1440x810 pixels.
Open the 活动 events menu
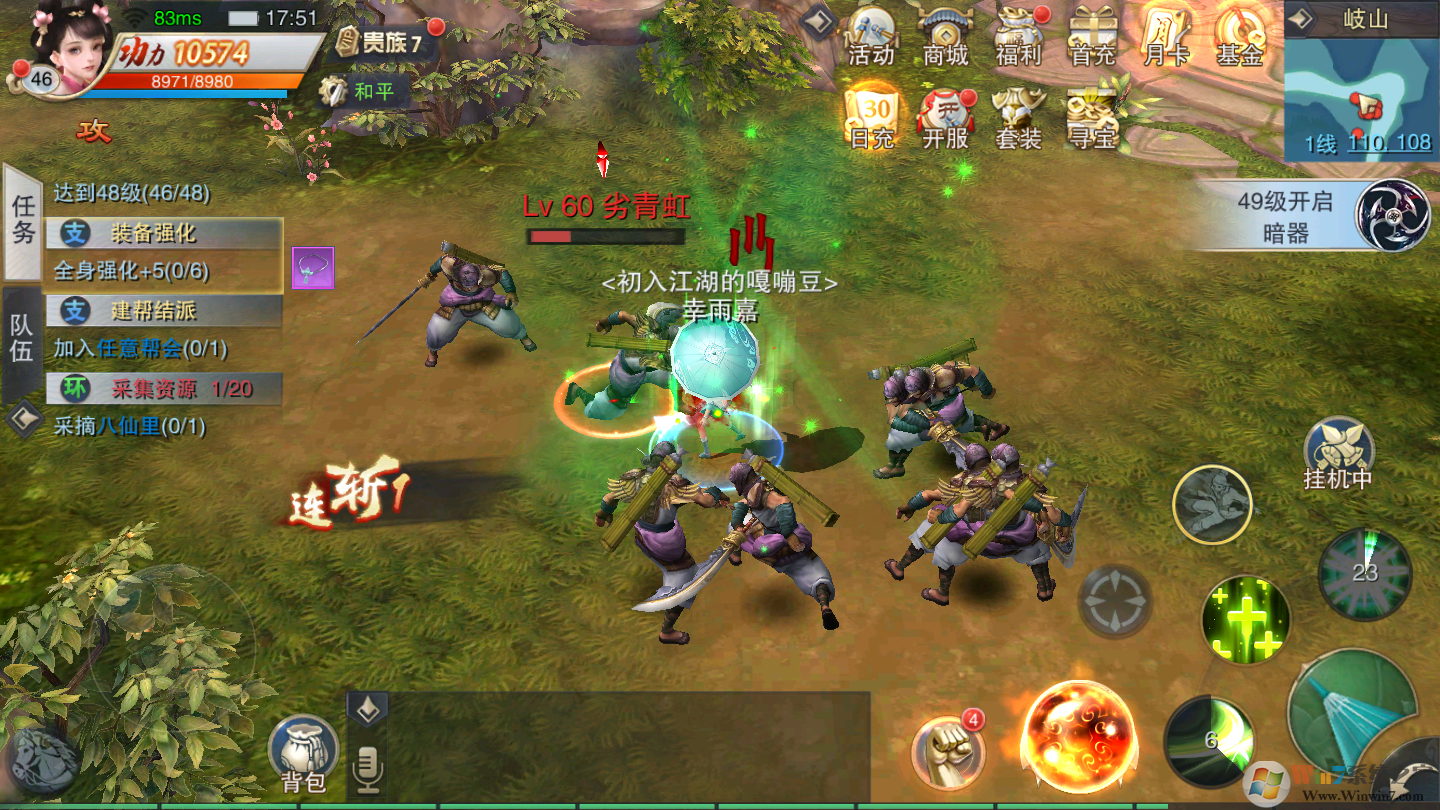click(870, 36)
